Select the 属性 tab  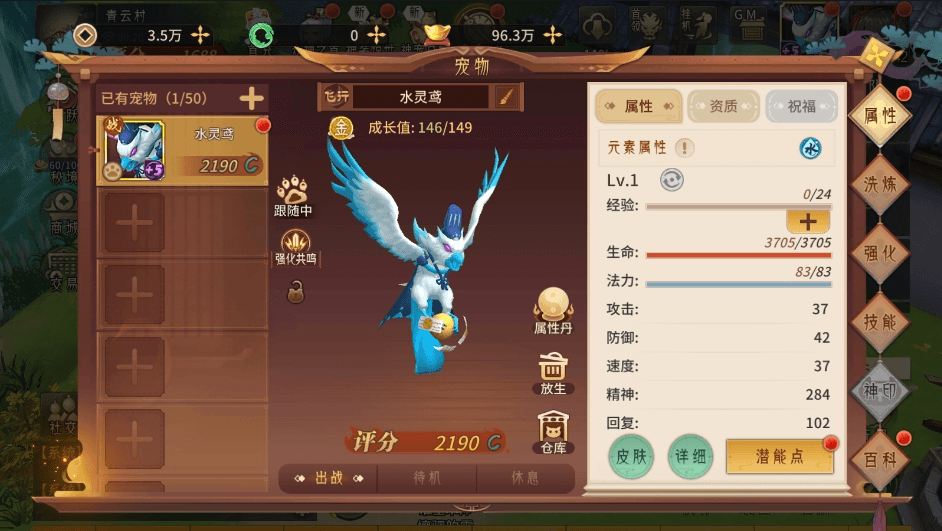point(640,106)
